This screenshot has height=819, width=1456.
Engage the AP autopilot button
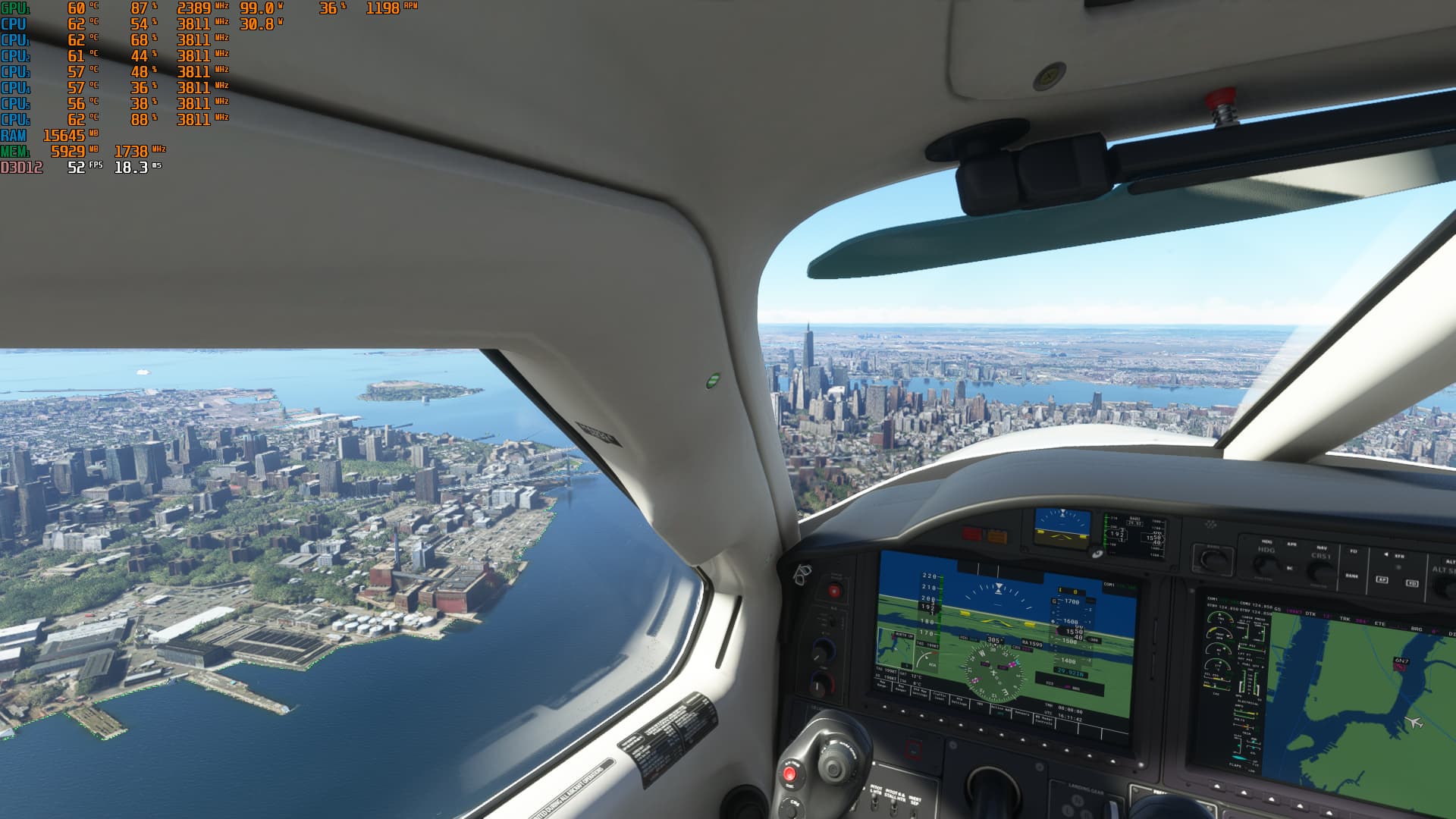(1382, 579)
